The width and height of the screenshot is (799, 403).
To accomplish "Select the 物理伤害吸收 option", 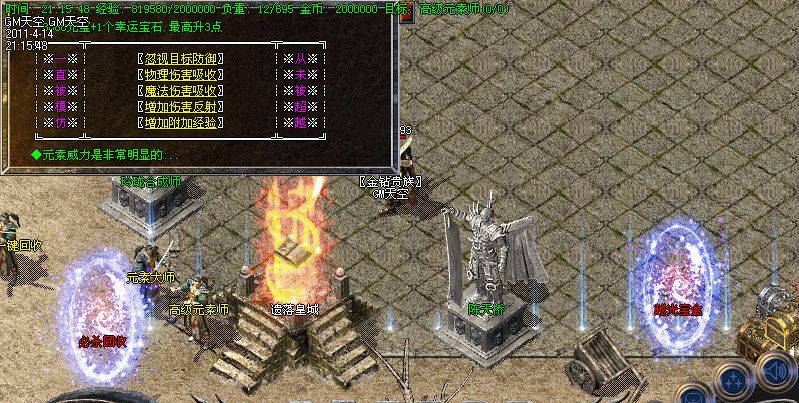I will coord(180,75).
